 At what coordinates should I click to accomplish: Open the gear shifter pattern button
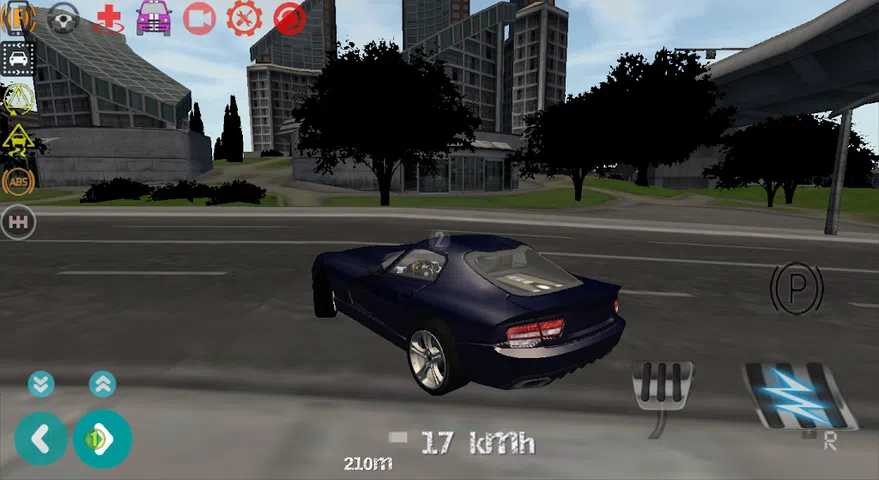(18, 222)
